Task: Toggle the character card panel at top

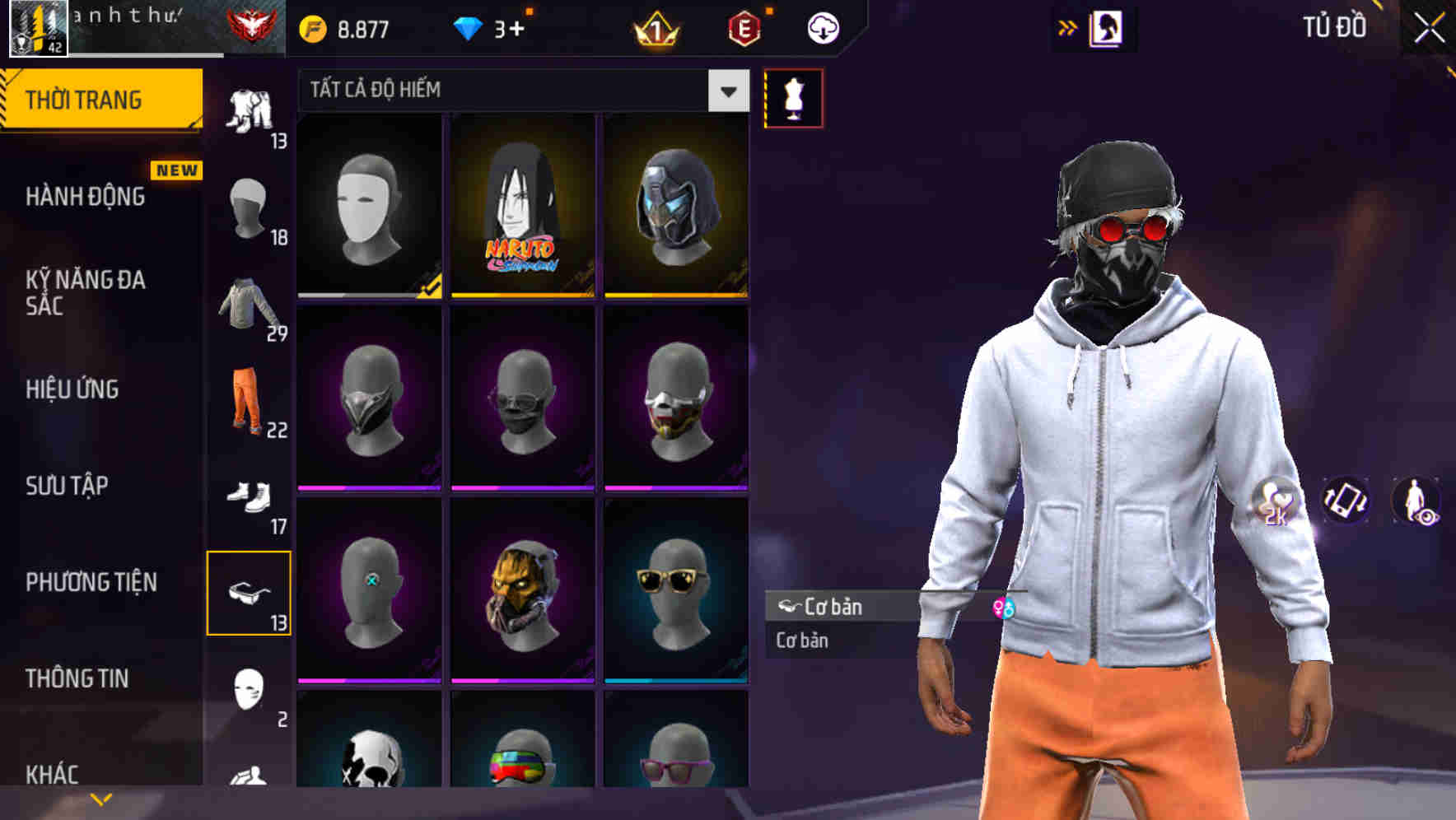Action: (1108, 27)
